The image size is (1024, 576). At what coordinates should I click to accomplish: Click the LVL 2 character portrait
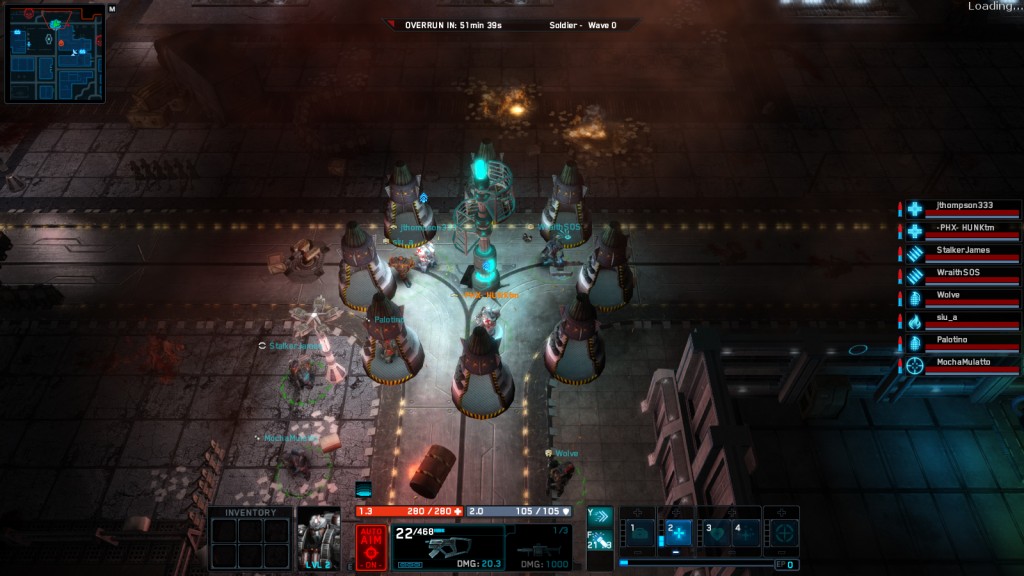319,538
